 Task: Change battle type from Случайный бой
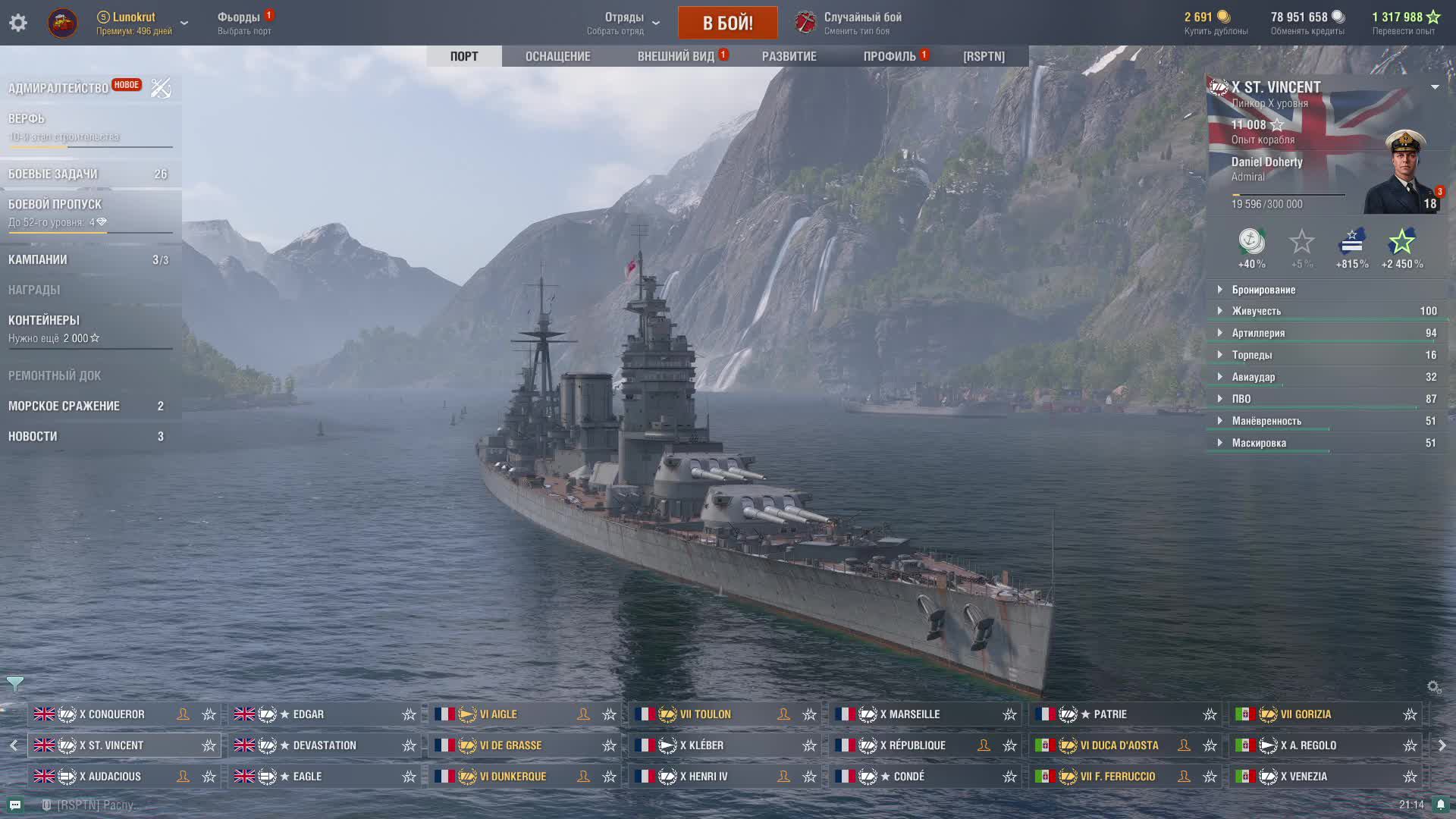[862, 23]
